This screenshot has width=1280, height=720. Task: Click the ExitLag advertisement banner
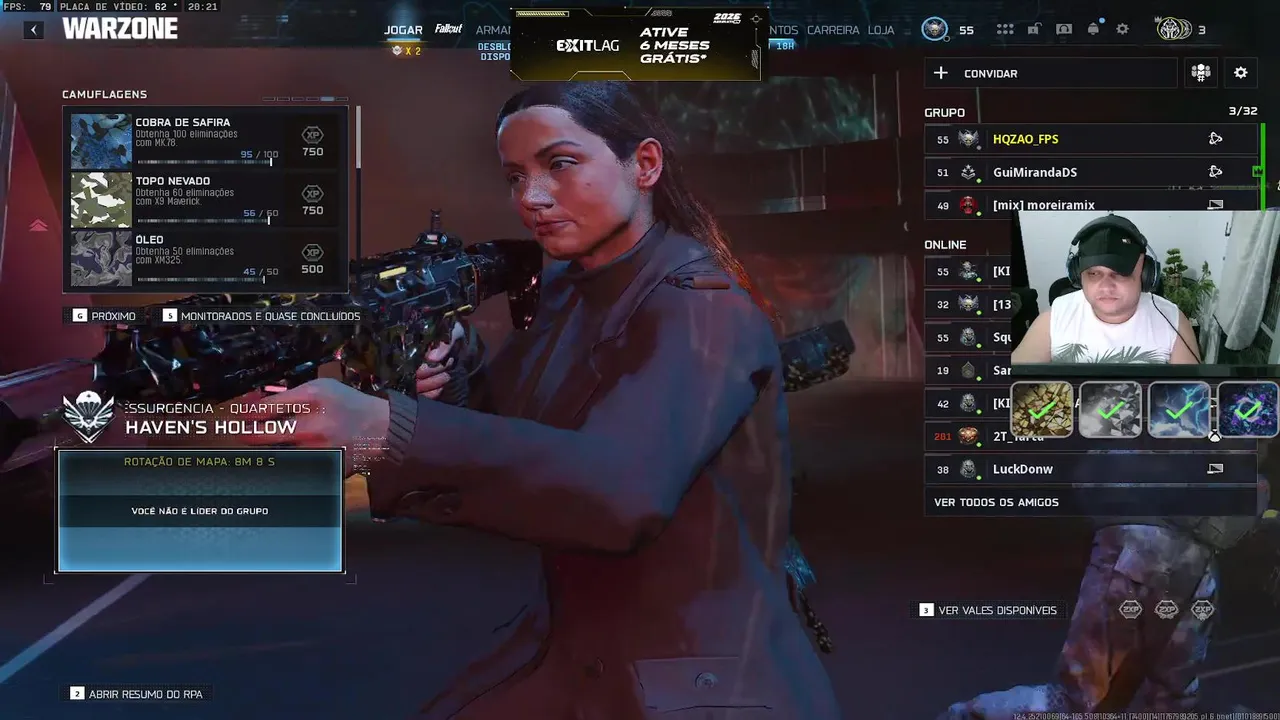click(635, 46)
